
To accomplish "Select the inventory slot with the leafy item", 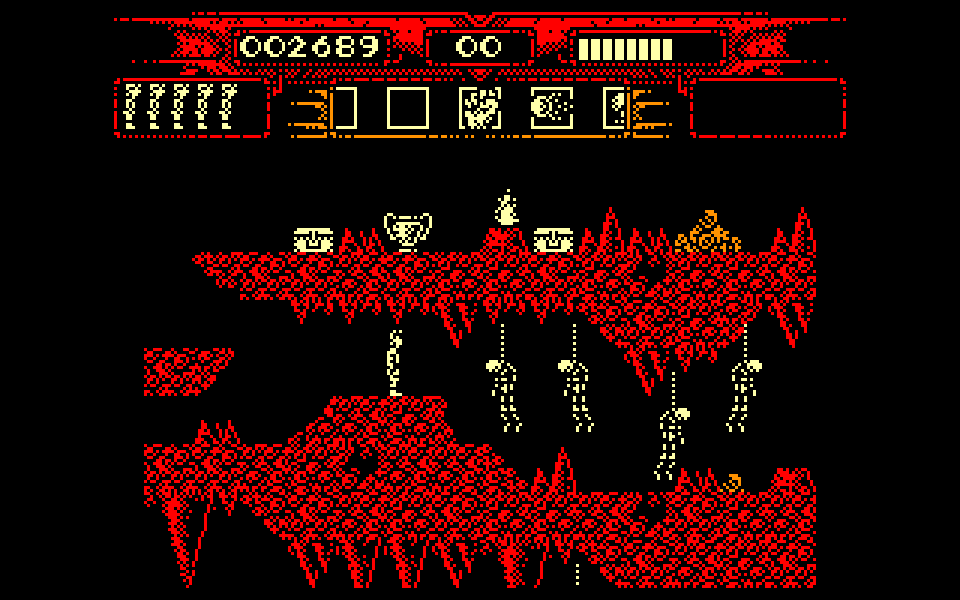I will (x=480, y=108).
